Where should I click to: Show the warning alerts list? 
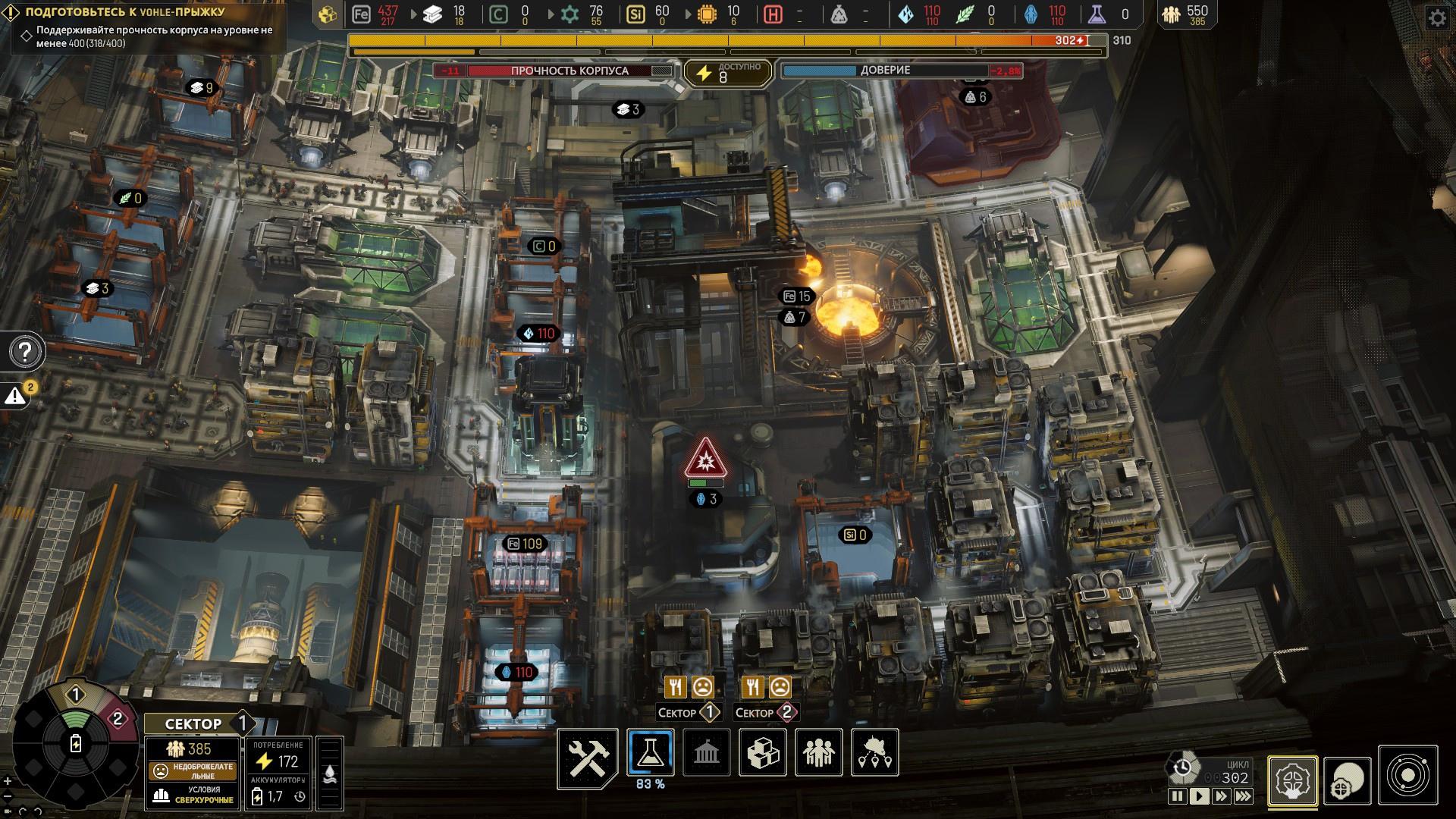17,395
